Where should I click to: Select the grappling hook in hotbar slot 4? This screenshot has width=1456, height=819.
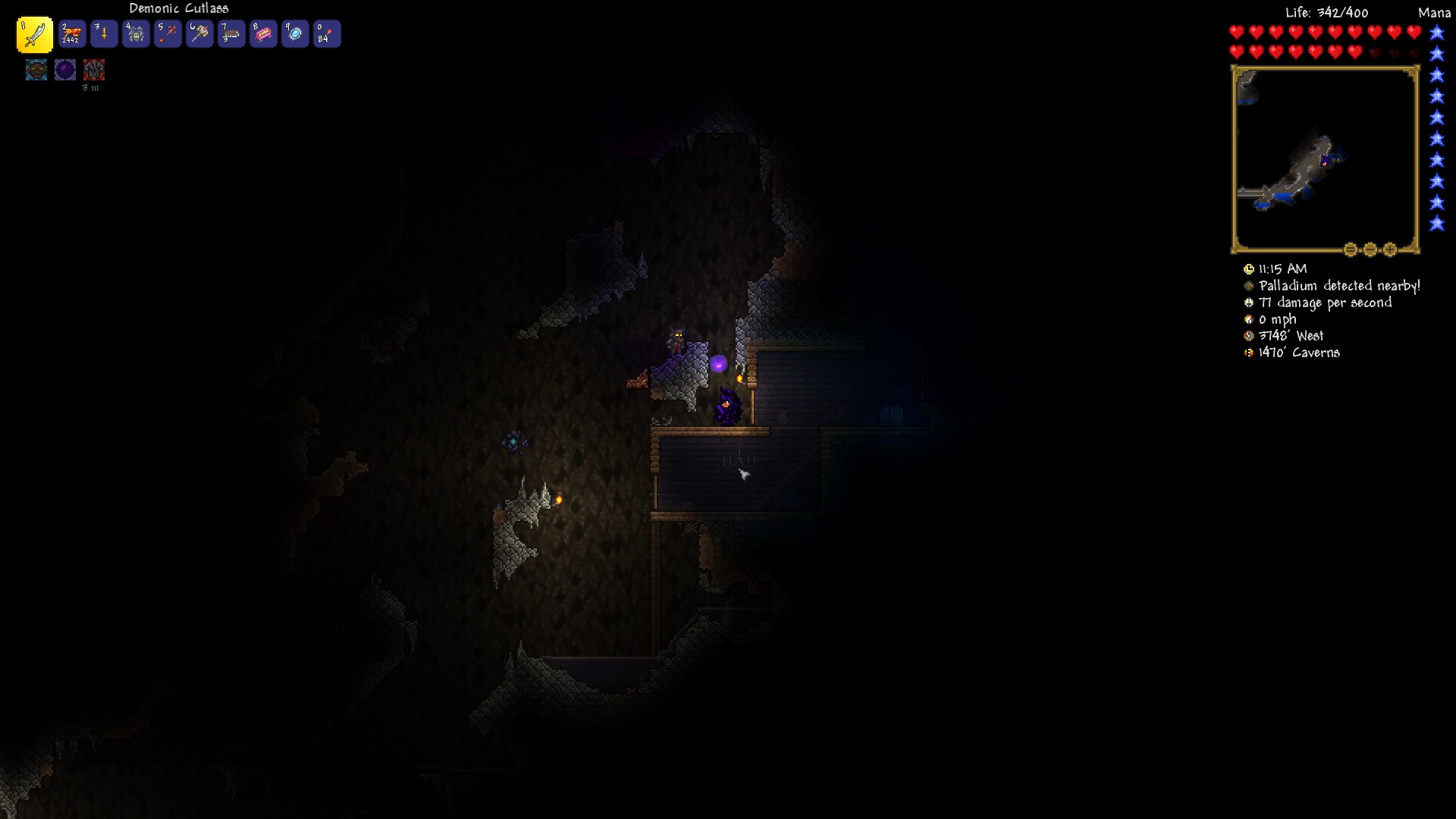pos(136,33)
